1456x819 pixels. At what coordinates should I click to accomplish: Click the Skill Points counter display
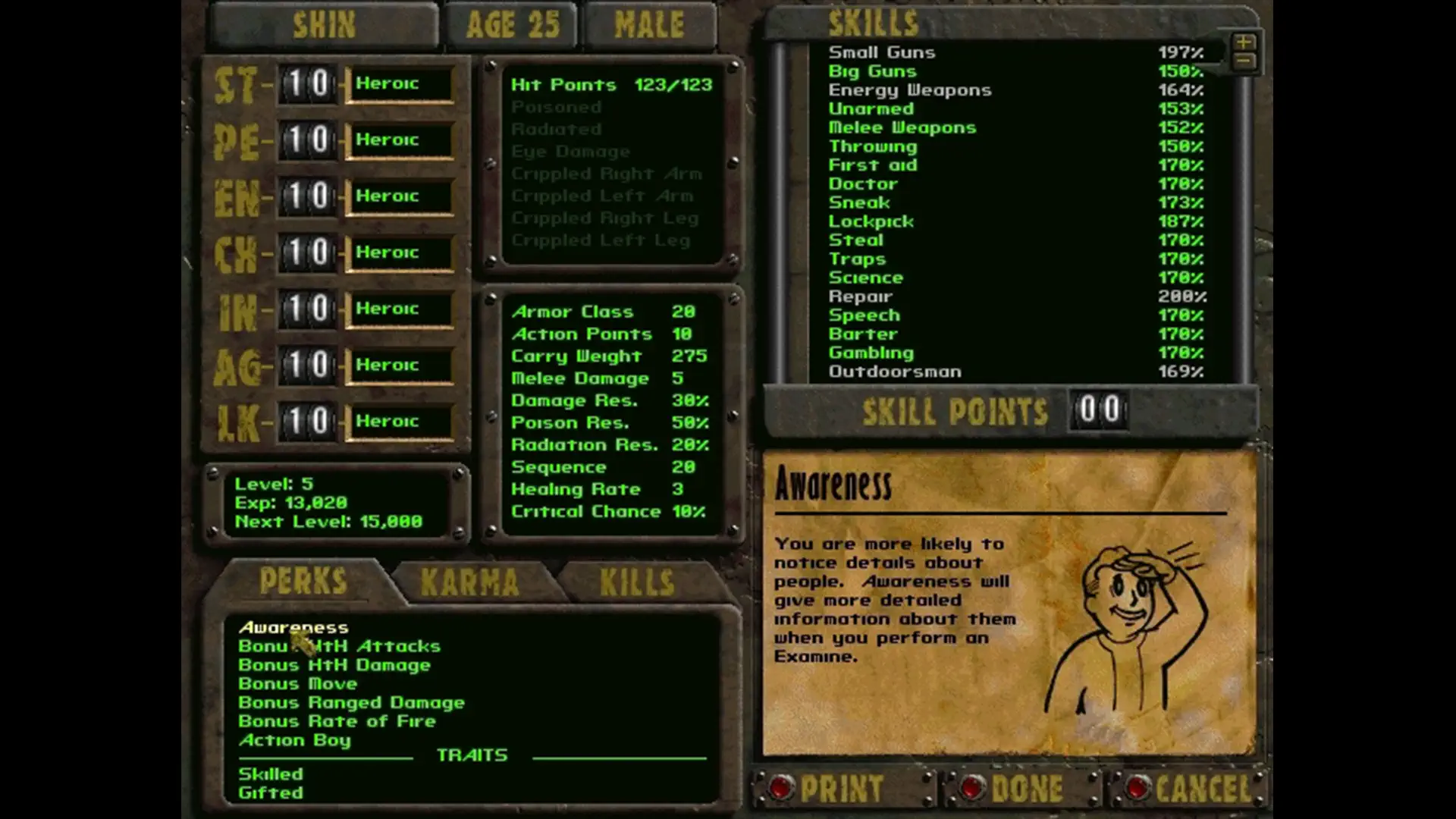pos(1099,411)
